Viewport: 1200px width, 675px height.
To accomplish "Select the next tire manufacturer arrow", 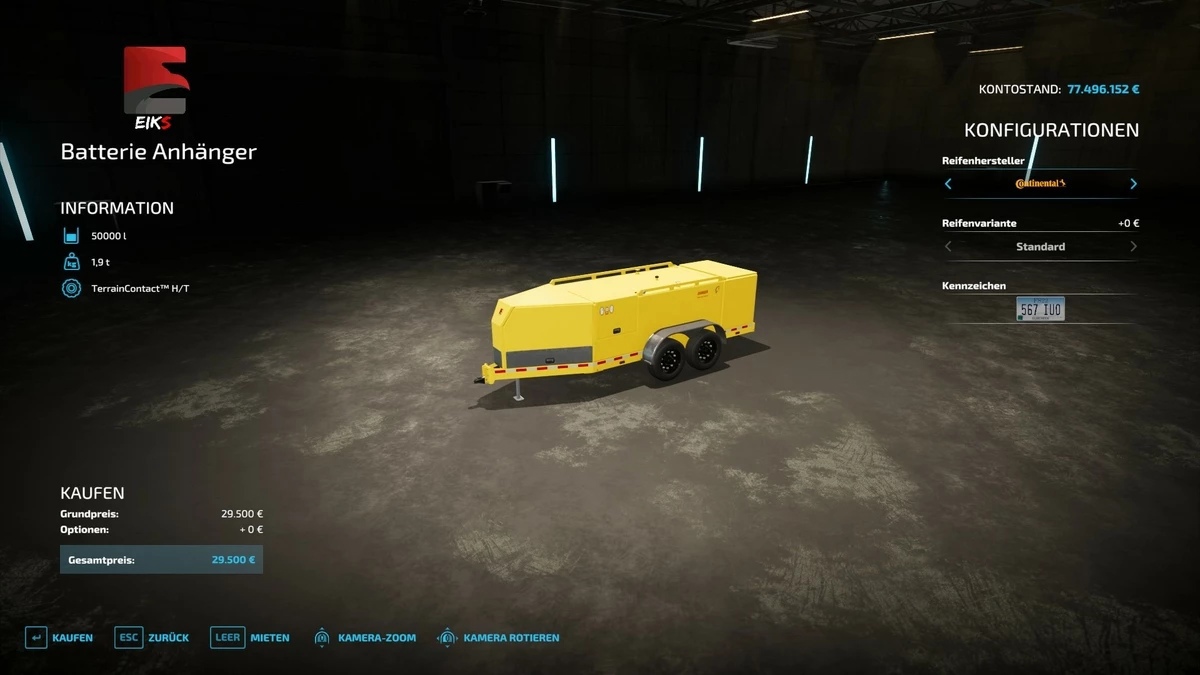I will tap(1133, 184).
